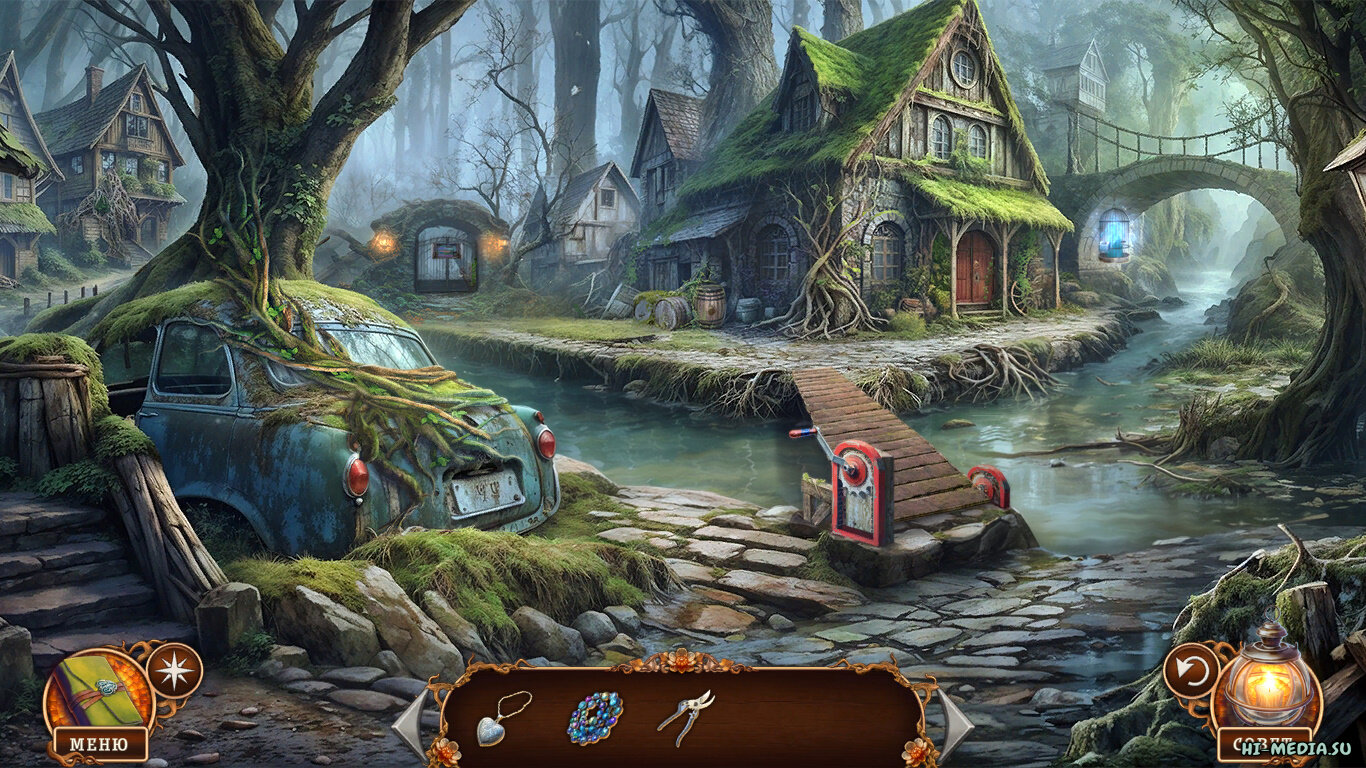Use the lantern hint button
The image size is (1366, 768).
click(1269, 683)
